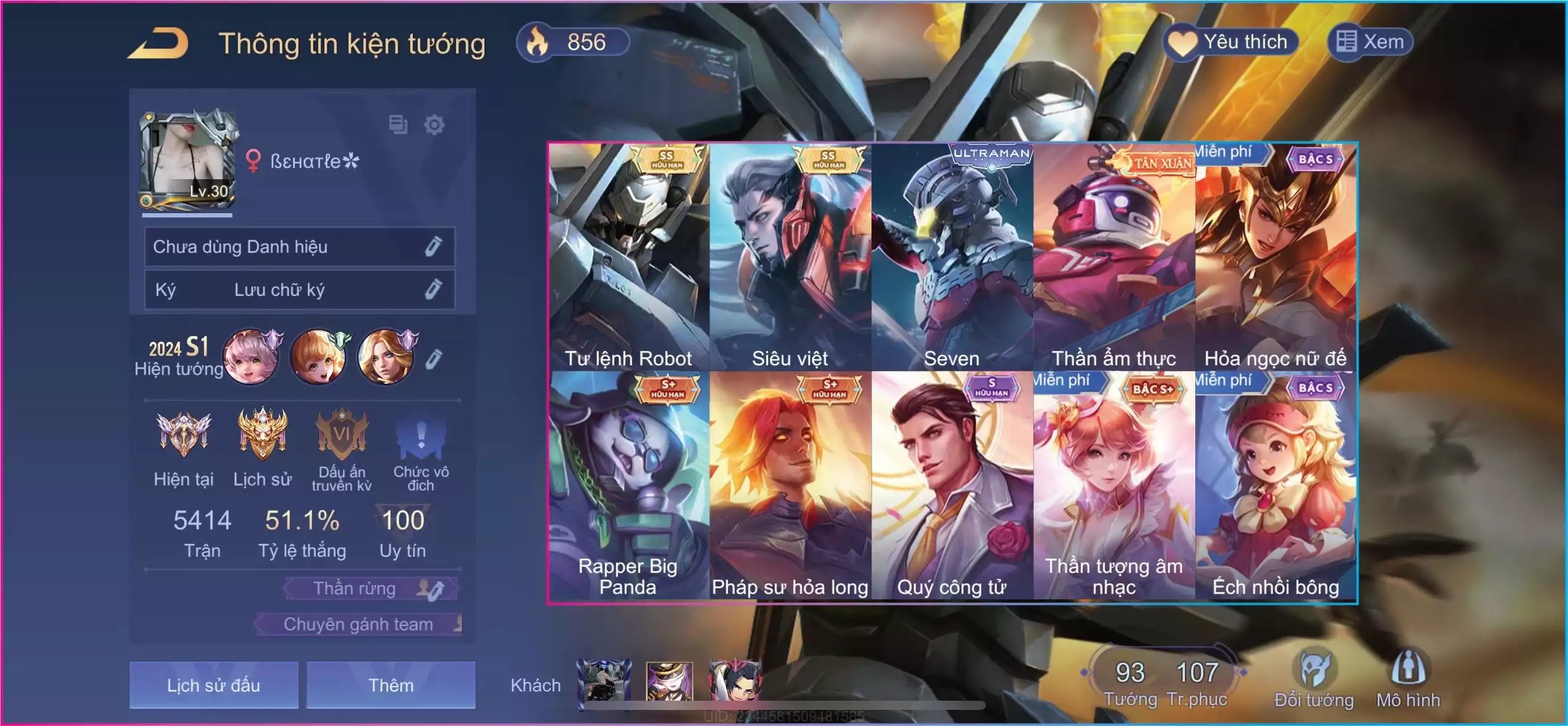Choose the Ultraman Seven skin card
The height and width of the screenshot is (726, 1568).
(952, 256)
